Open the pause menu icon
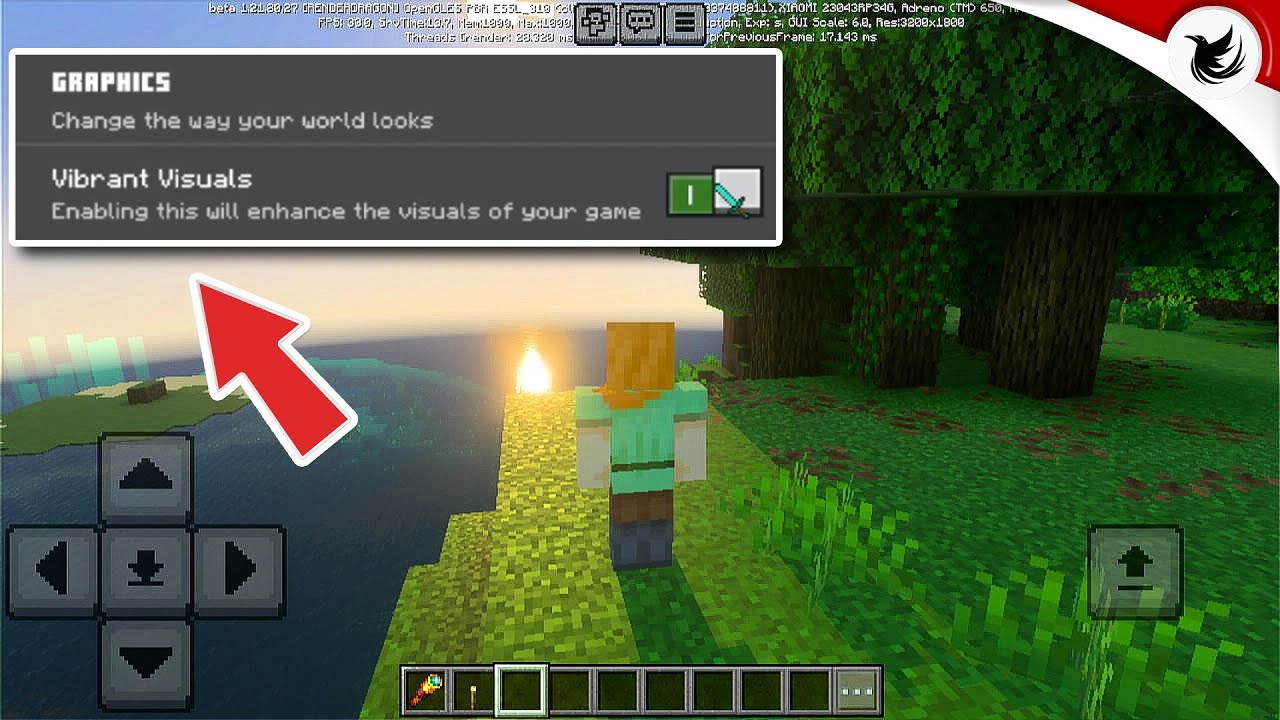 (684, 22)
